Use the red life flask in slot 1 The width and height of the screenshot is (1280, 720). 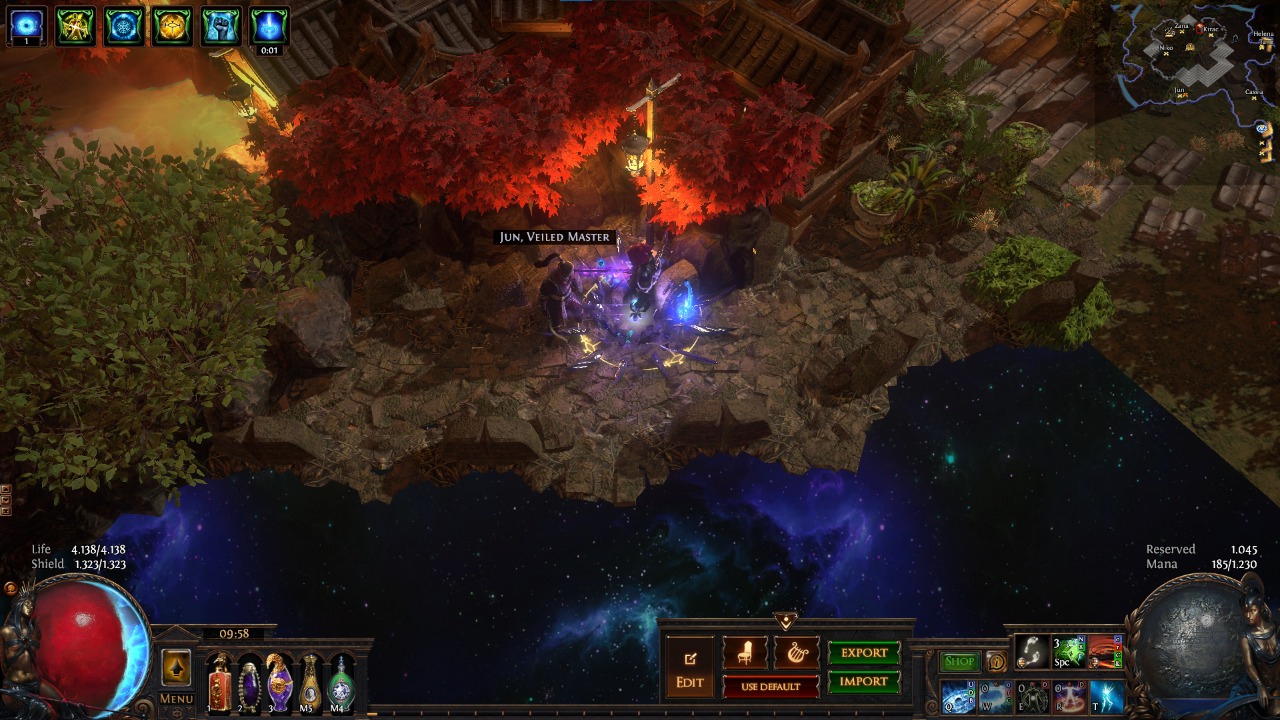click(219, 683)
